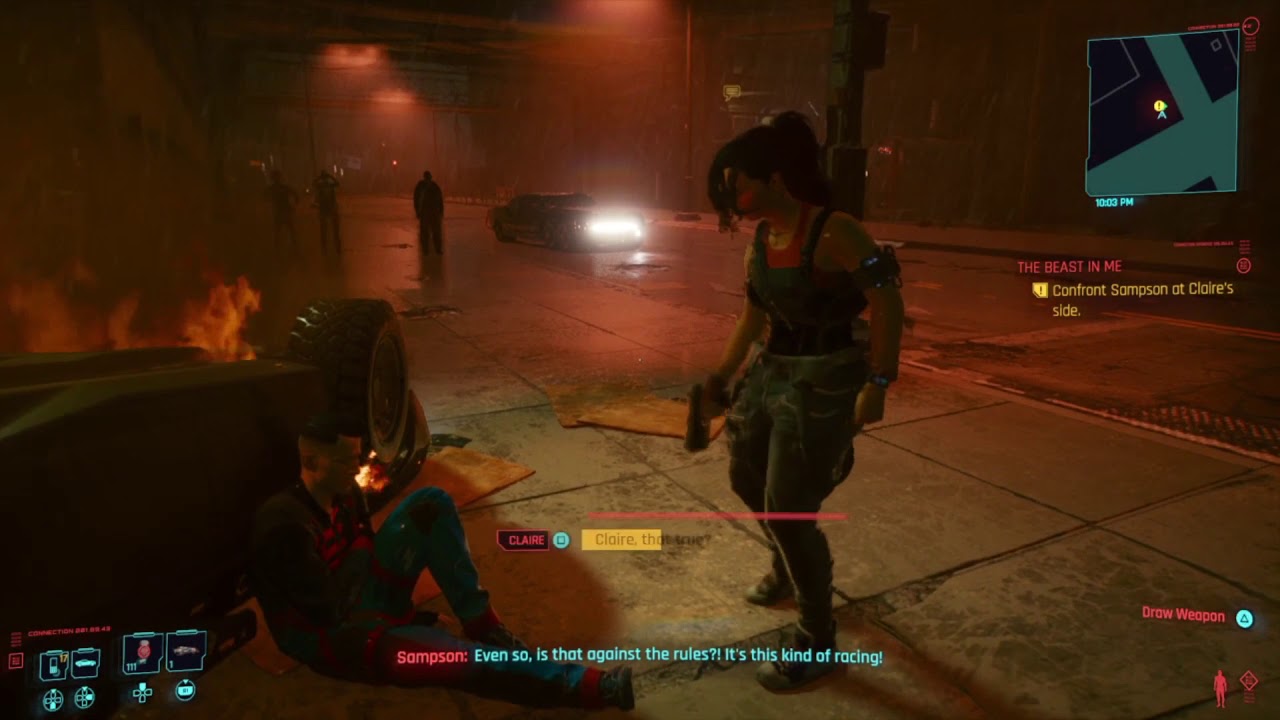Select the phone quickslot icon
This screenshot has width=1280, height=720.
click(x=53, y=664)
